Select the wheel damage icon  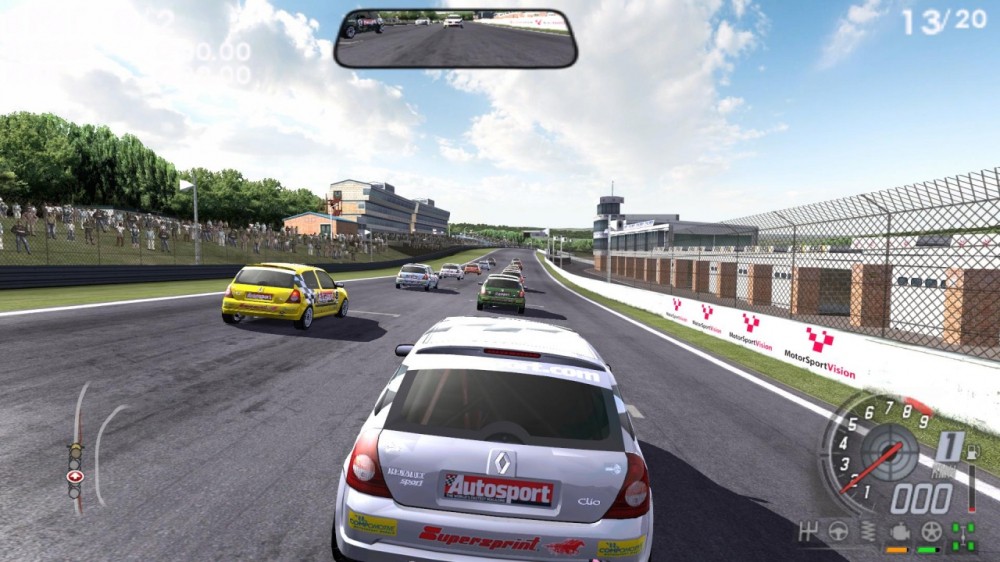(x=931, y=531)
